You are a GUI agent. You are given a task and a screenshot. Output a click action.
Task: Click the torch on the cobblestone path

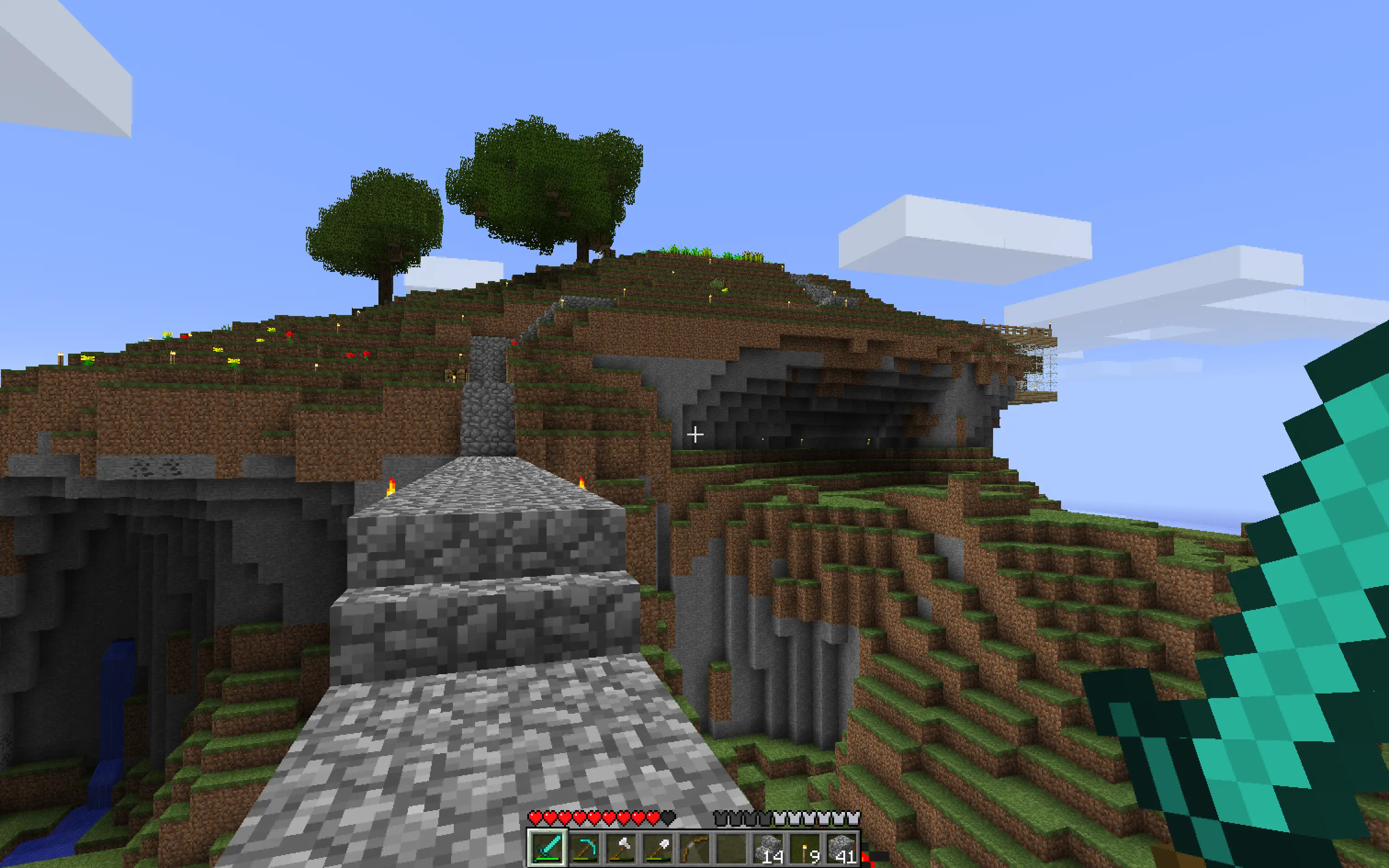pyautogui.click(x=392, y=488)
